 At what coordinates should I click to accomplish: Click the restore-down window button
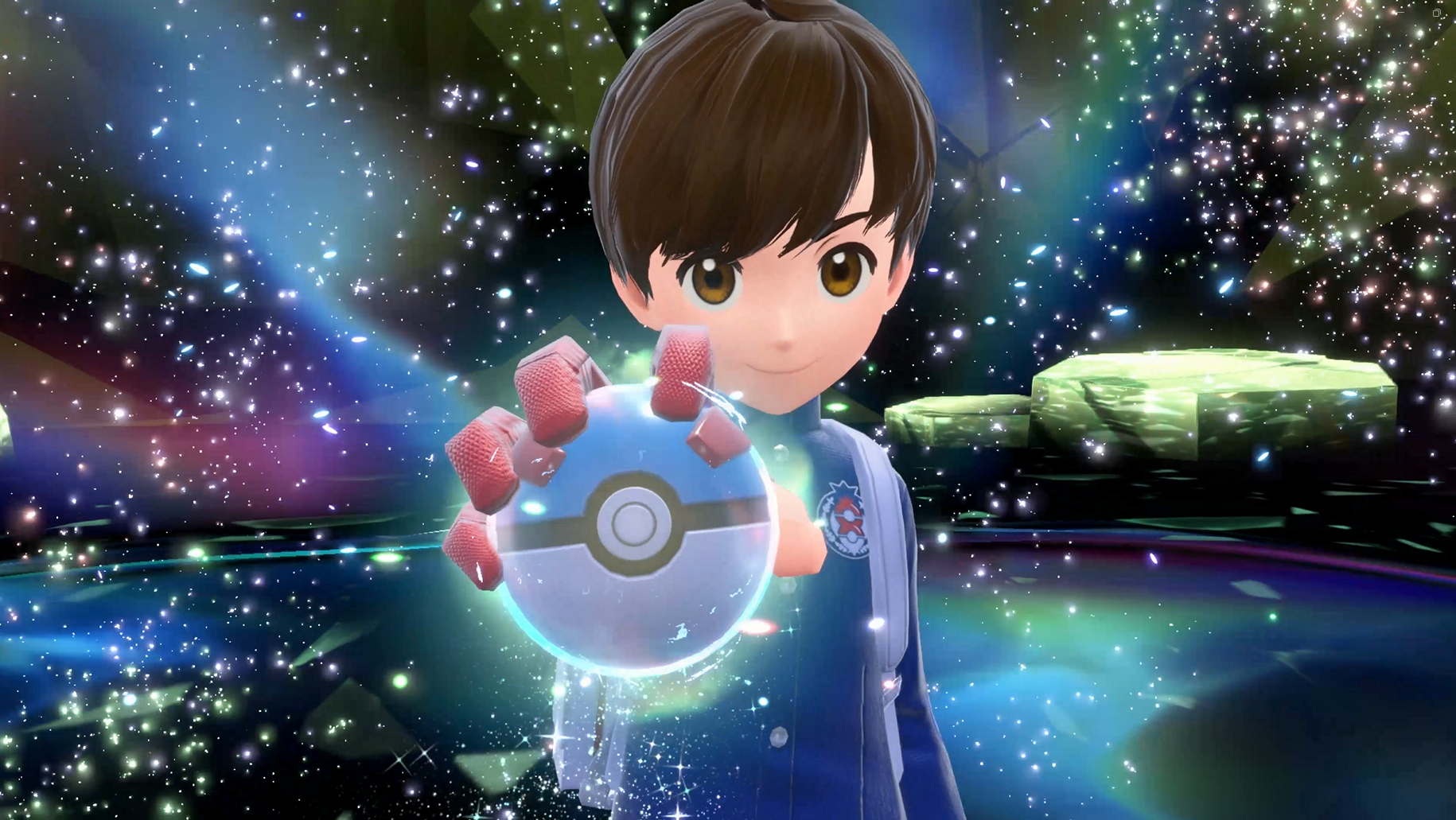click(x=1437, y=13)
